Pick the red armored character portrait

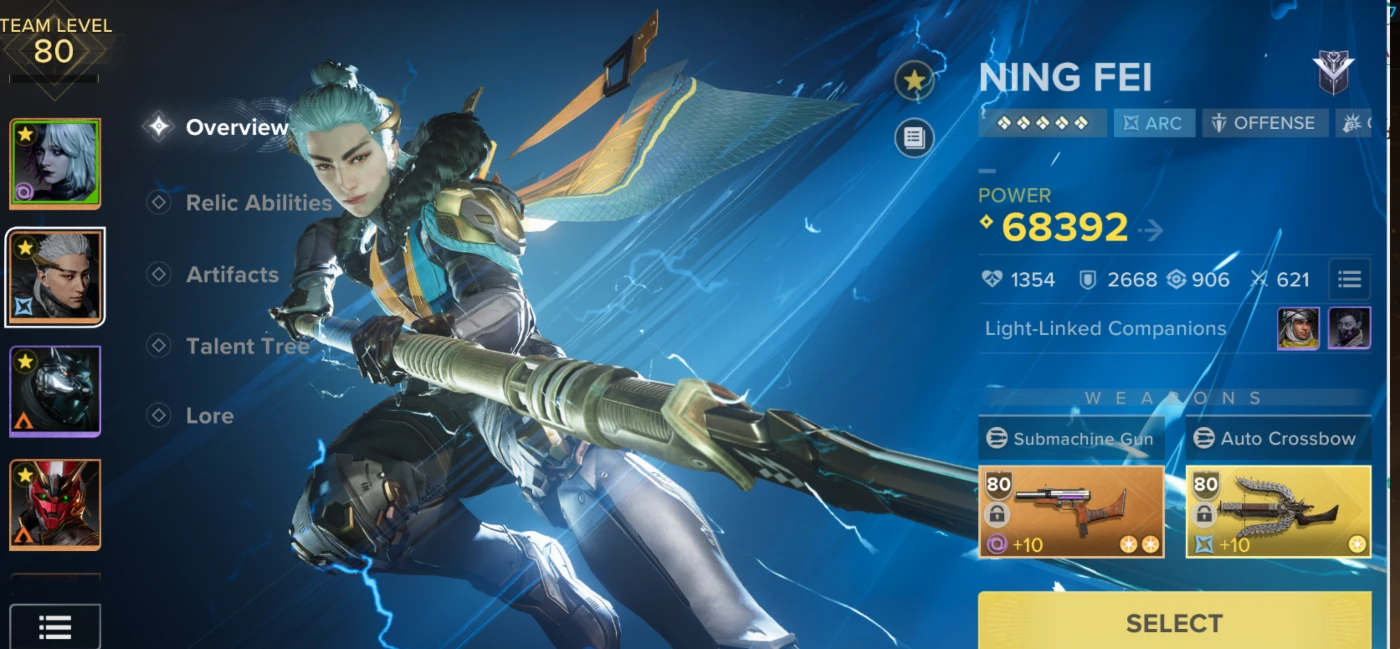coord(56,504)
